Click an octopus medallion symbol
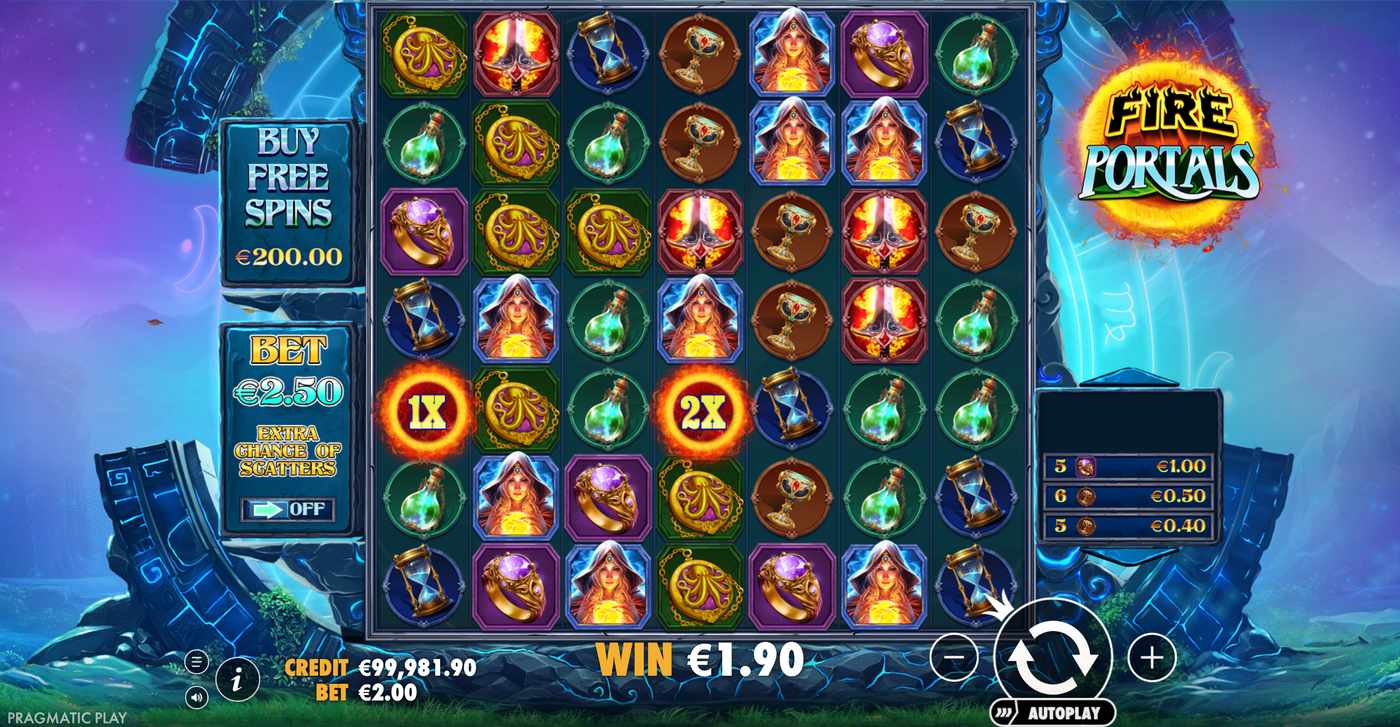This screenshot has height=727, width=1400. (x=424, y=55)
